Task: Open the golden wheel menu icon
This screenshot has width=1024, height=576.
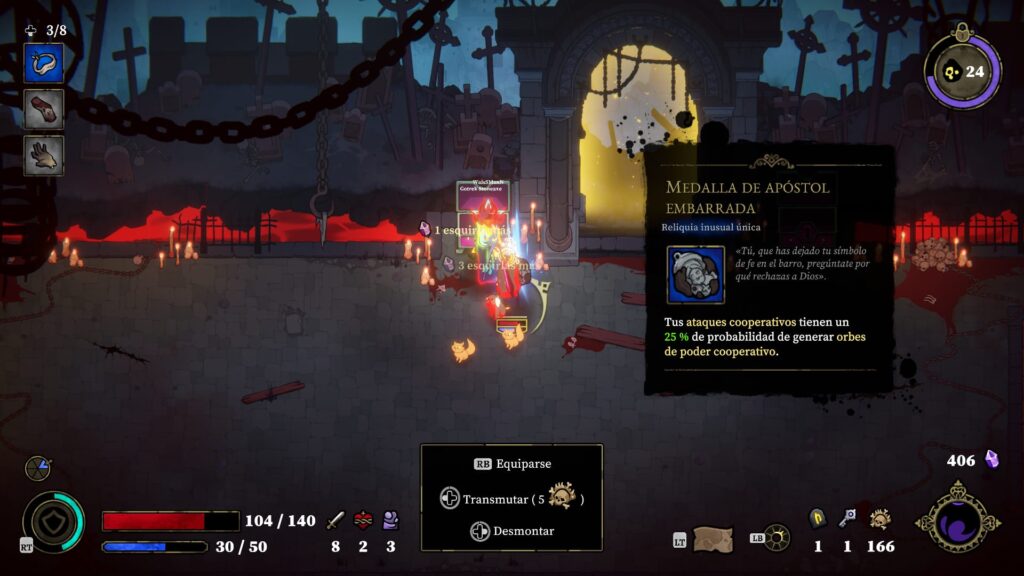Action: 776,538
